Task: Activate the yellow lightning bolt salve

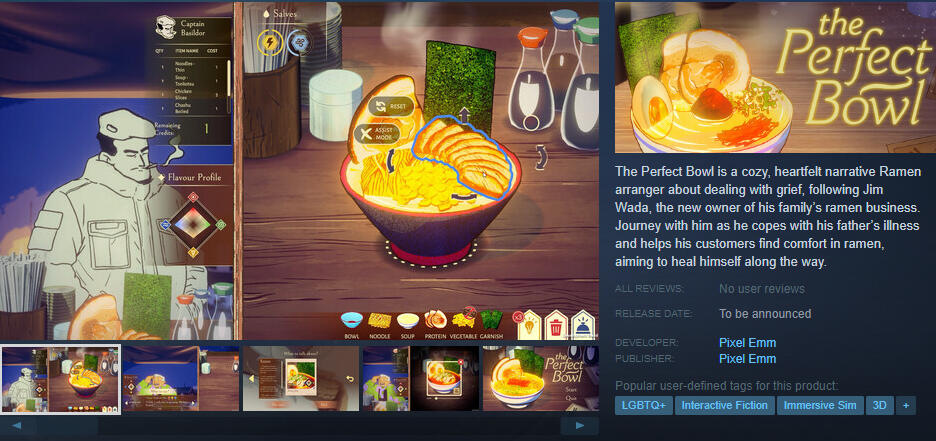Action: 271,42
